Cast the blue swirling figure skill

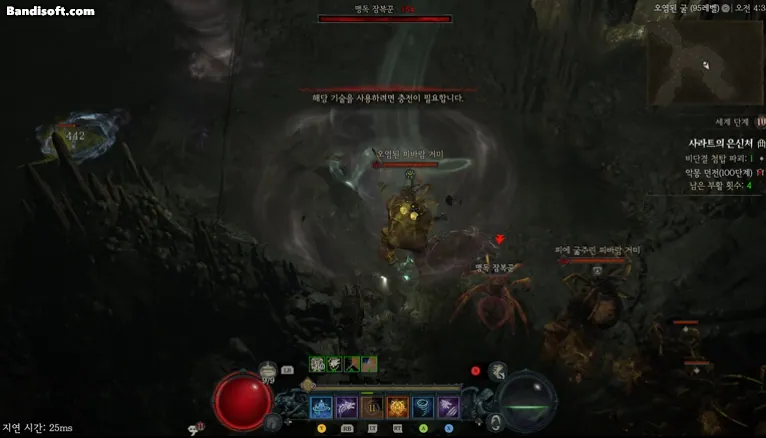click(322, 407)
